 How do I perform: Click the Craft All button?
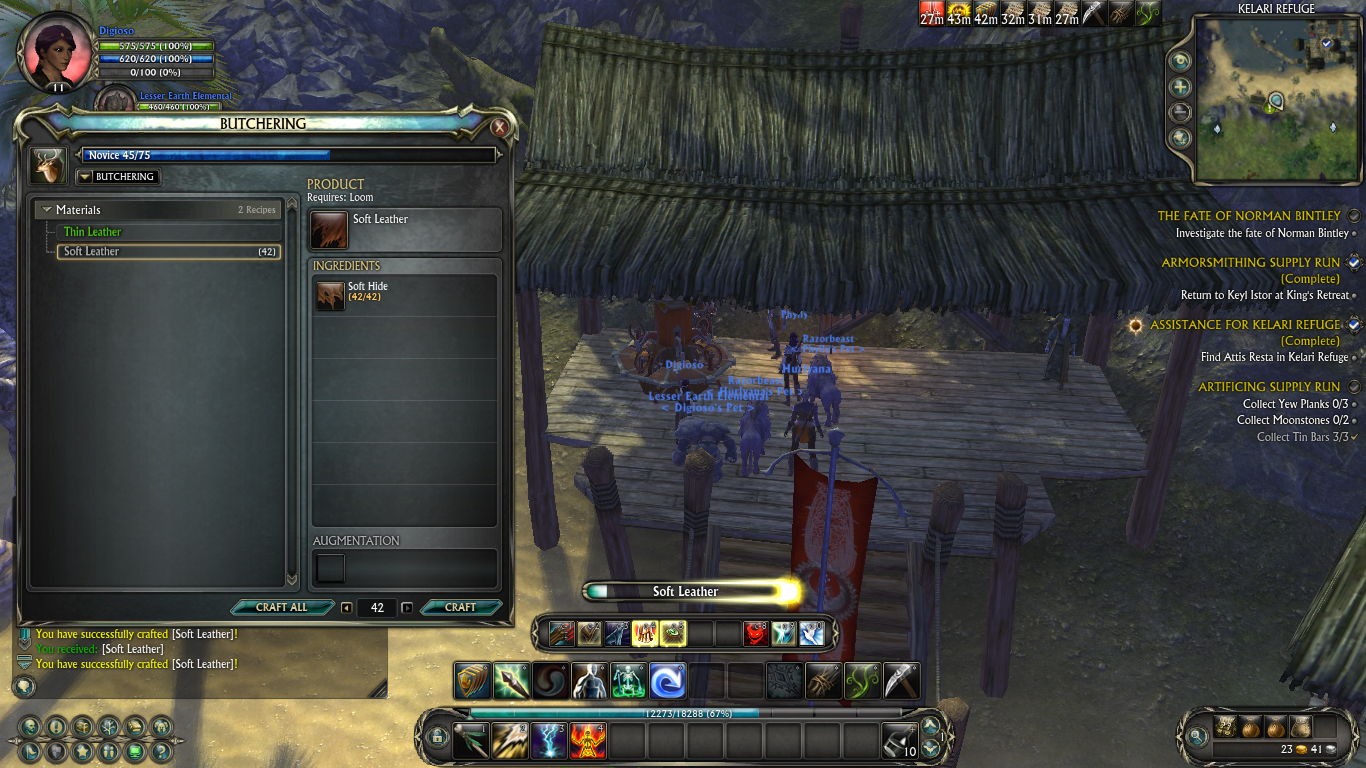281,607
